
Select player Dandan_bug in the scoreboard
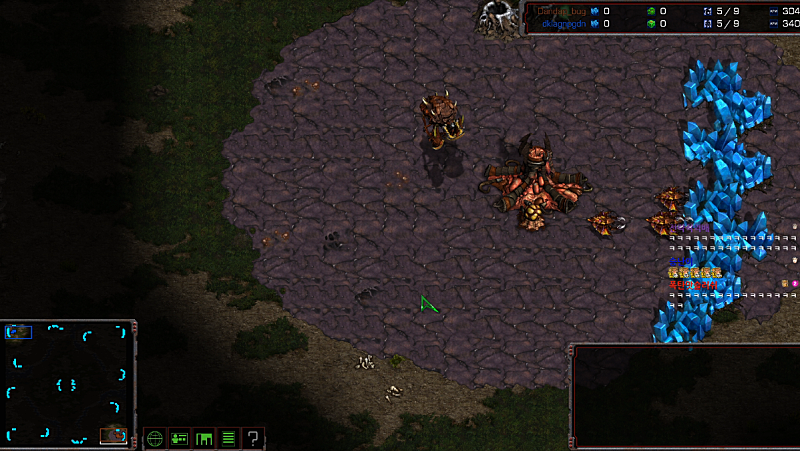pyautogui.click(x=560, y=11)
